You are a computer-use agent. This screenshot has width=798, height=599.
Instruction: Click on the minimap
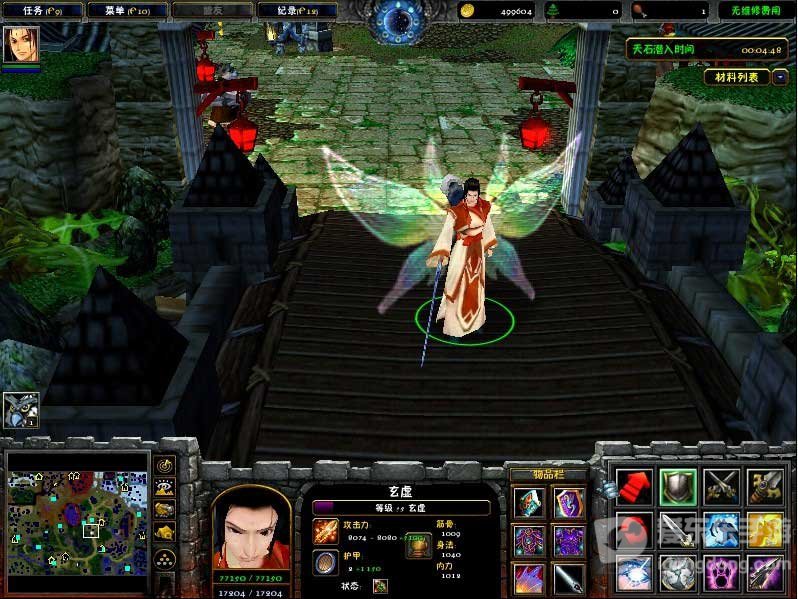(76, 515)
